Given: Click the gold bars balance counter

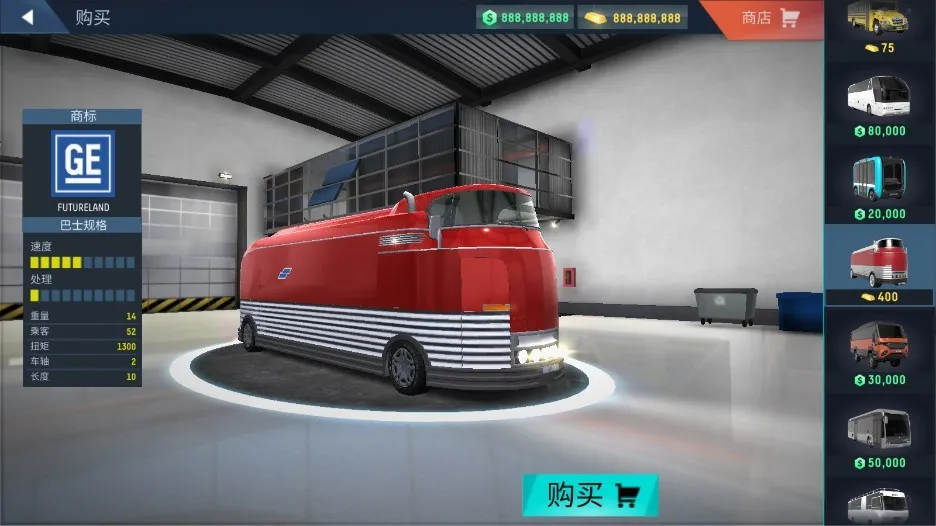Looking at the screenshot, I should click(633, 18).
